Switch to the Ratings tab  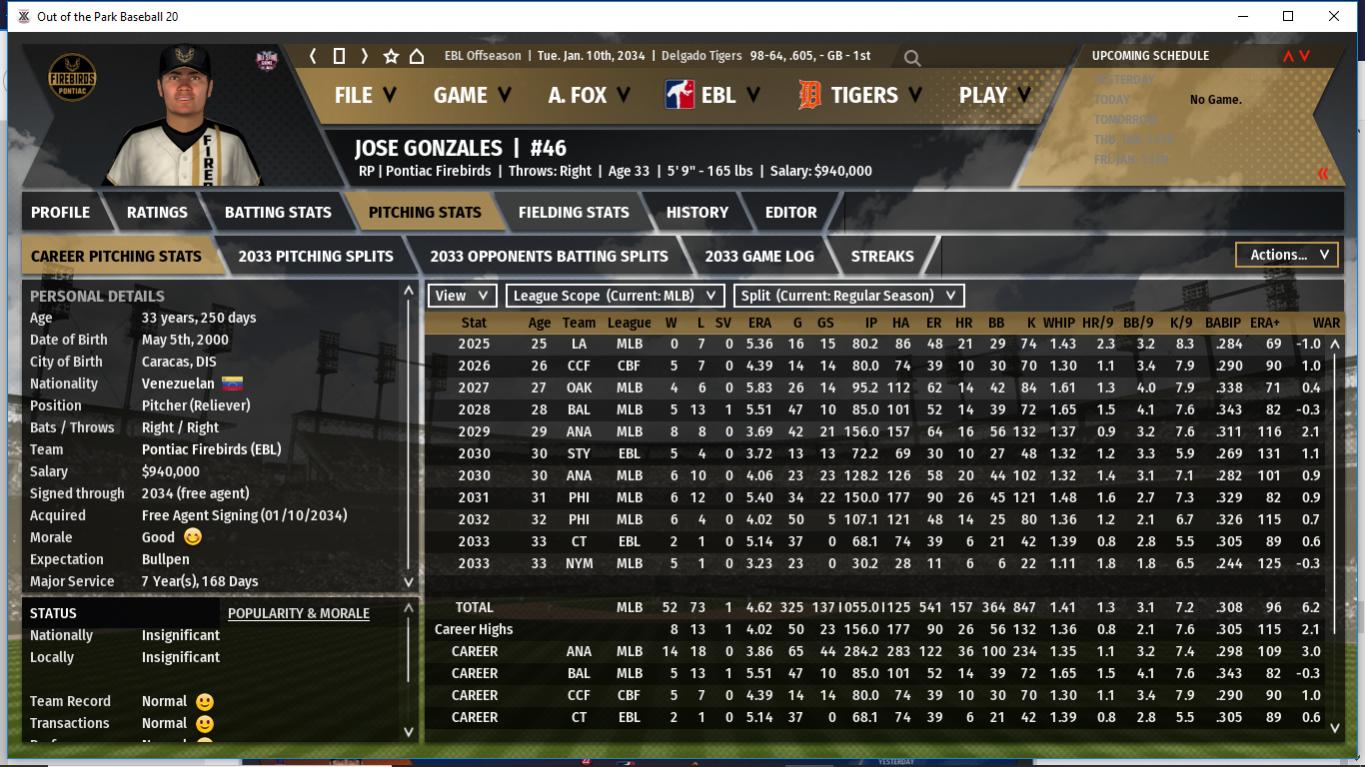157,212
